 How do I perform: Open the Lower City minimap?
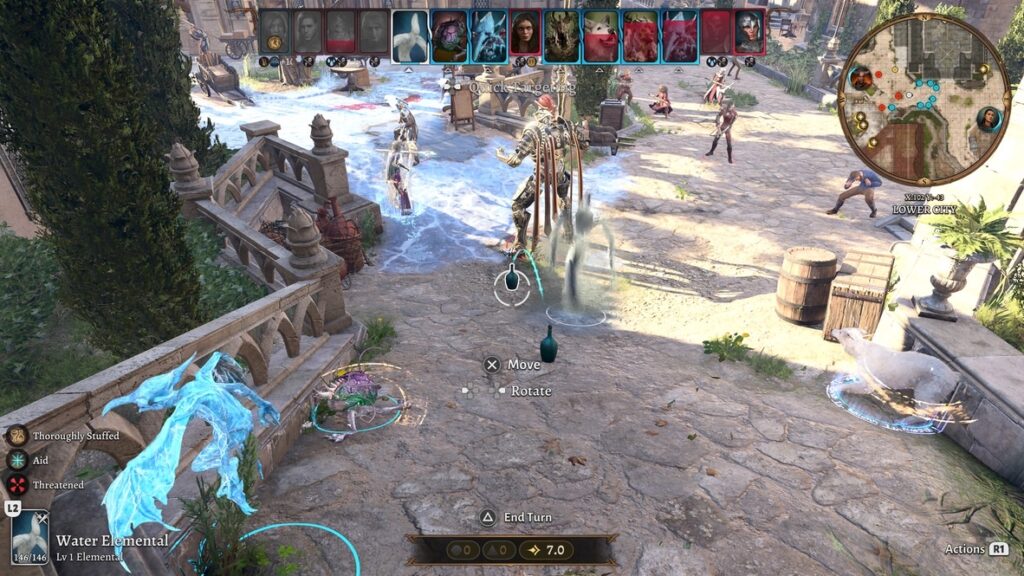click(x=923, y=100)
